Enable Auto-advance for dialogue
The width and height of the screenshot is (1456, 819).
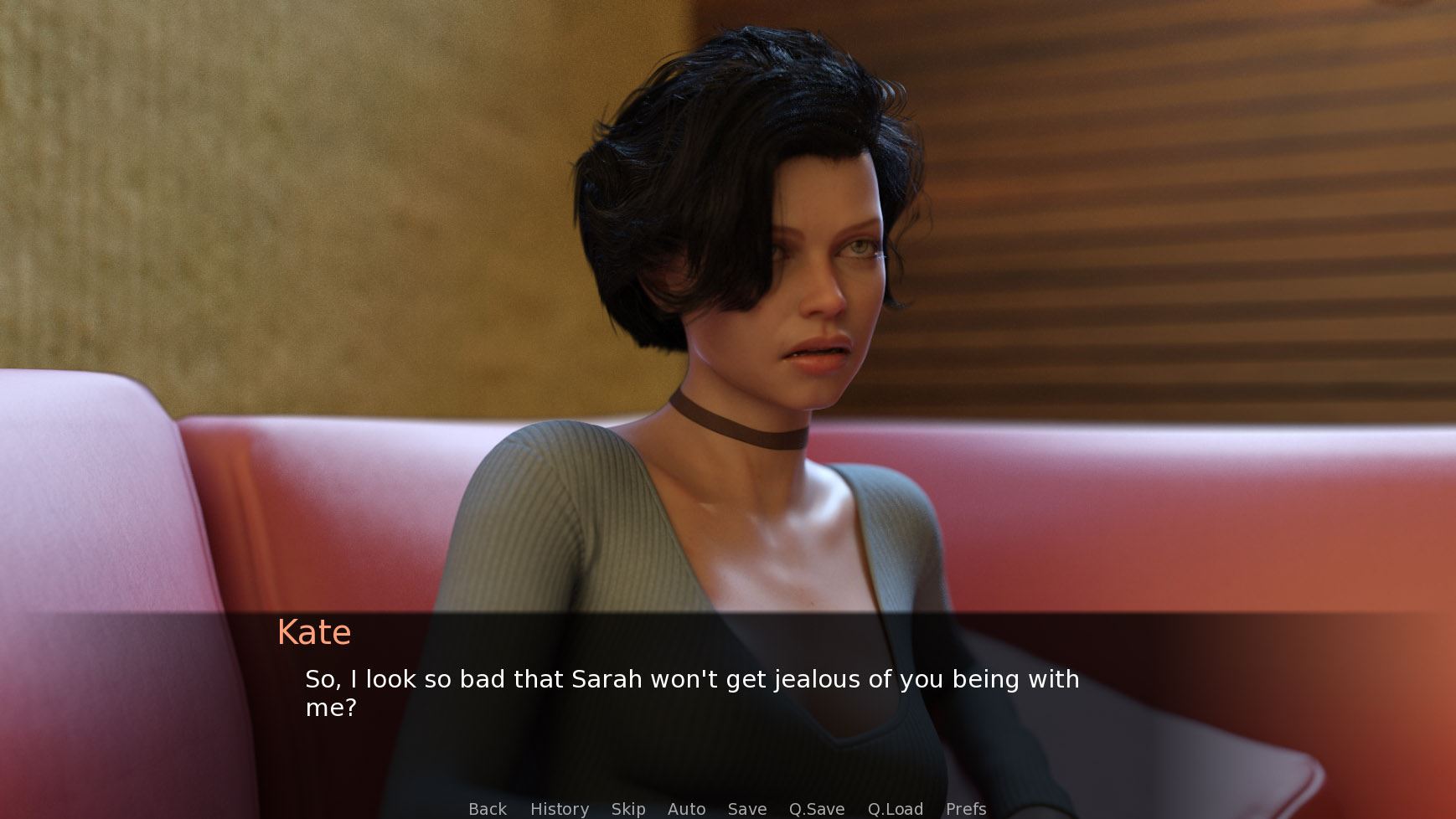[686, 809]
